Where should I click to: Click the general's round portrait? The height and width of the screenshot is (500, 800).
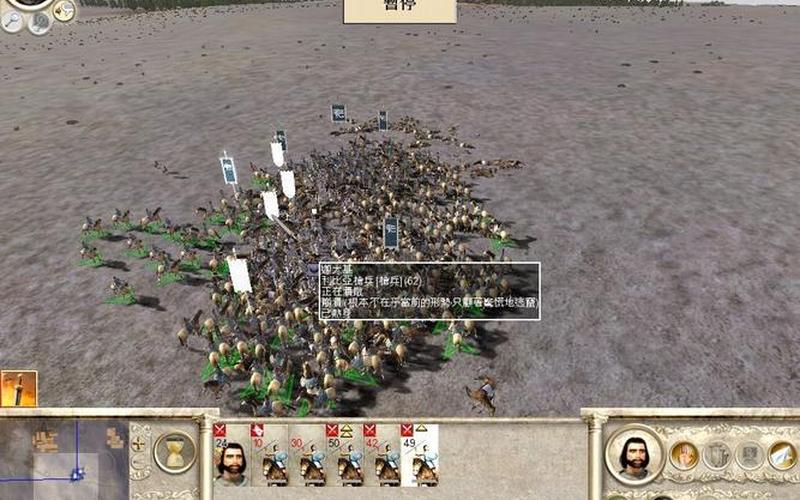click(x=634, y=456)
